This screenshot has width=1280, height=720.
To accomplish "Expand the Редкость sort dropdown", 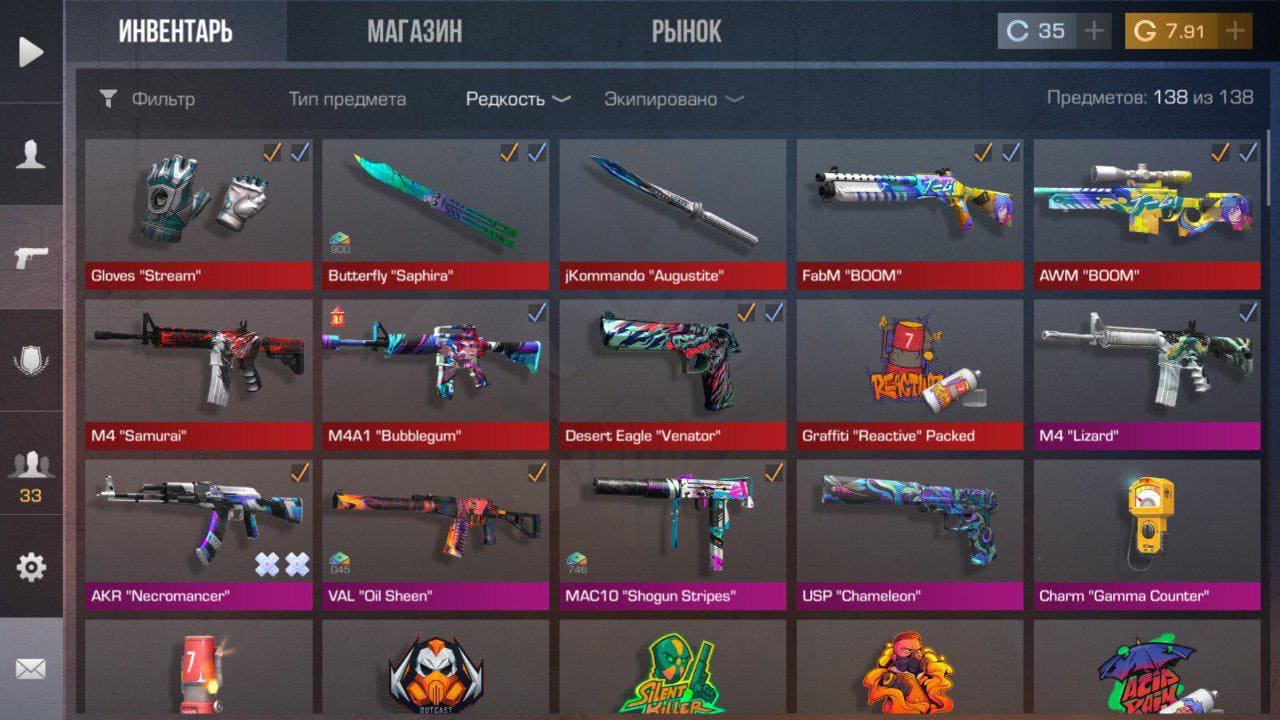I will point(518,99).
